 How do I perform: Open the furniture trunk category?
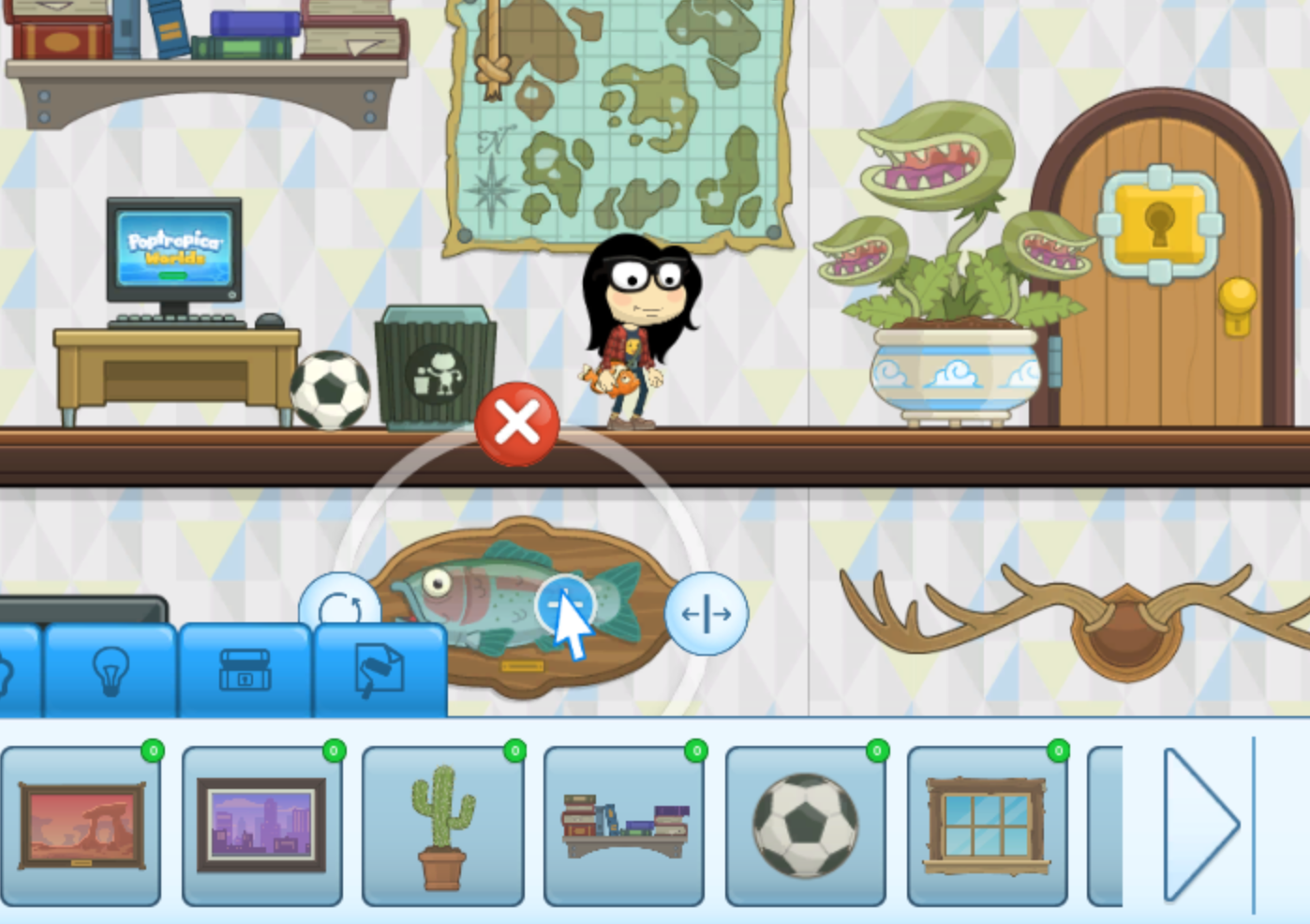(246, 670)
